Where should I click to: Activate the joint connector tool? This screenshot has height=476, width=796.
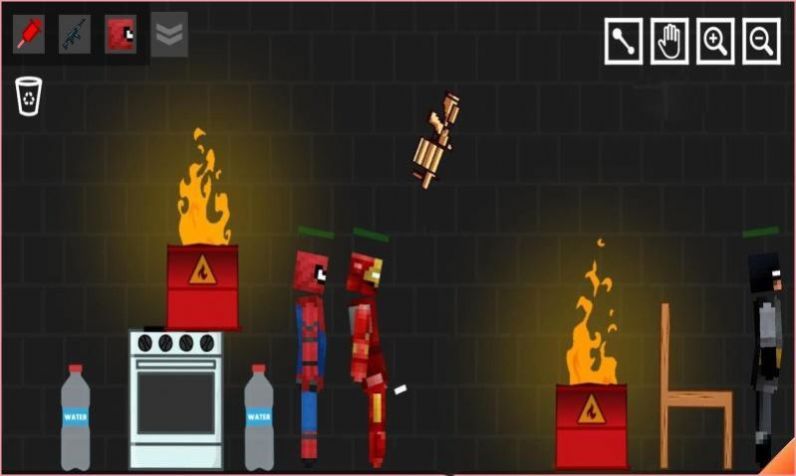click(x=623, y=42)
